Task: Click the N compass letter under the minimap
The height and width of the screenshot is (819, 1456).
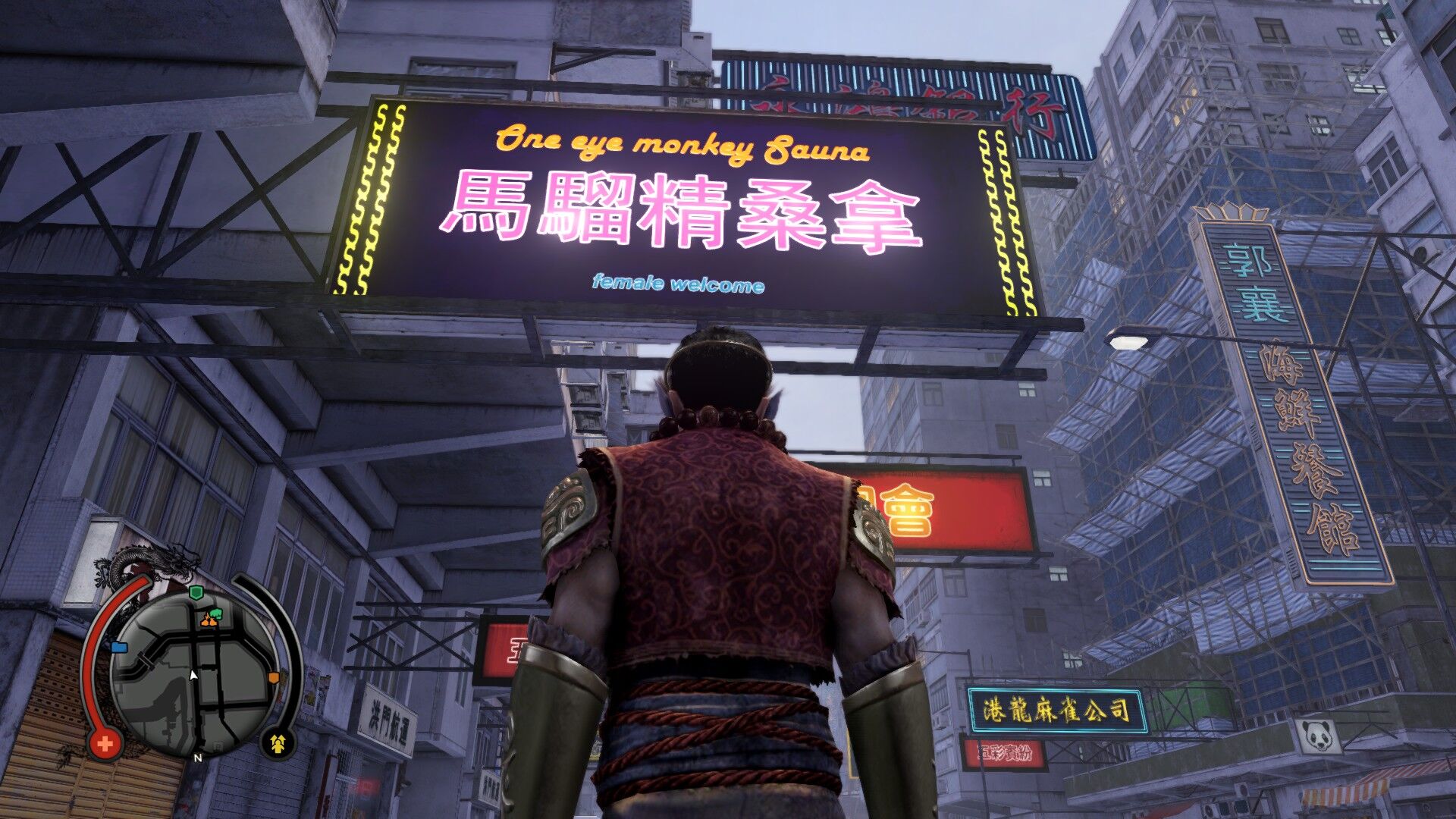Action: (198, 758)
